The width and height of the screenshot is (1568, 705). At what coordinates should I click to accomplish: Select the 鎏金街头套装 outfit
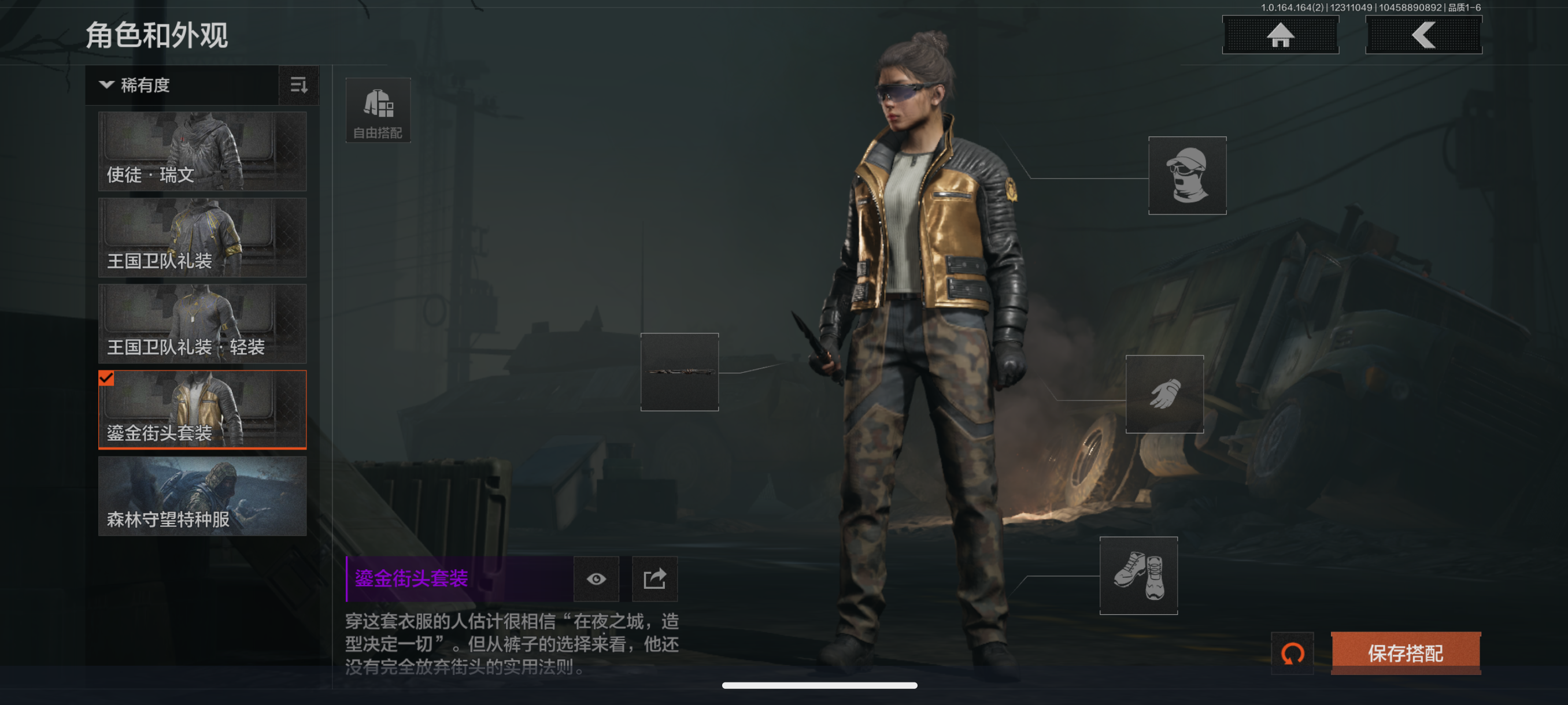[202, 409]
